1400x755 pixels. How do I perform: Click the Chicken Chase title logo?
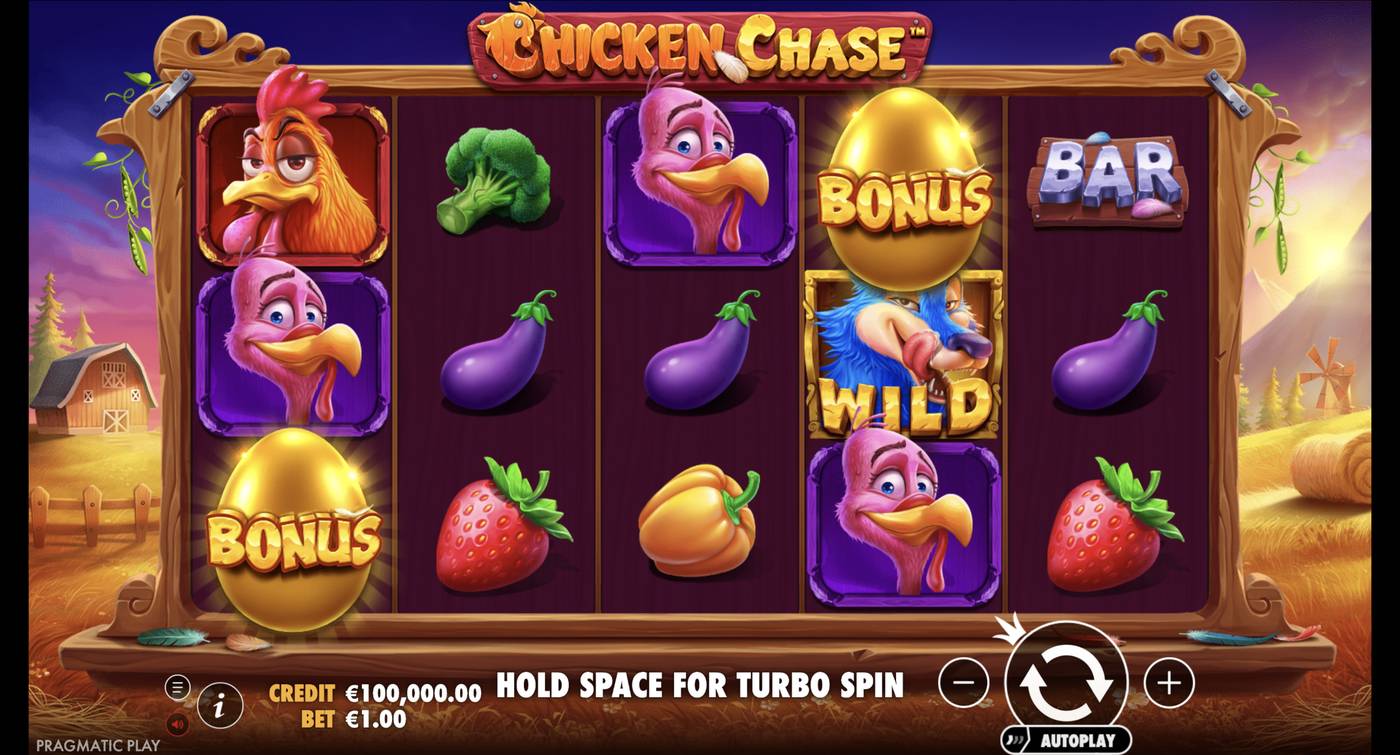point(700,42)
